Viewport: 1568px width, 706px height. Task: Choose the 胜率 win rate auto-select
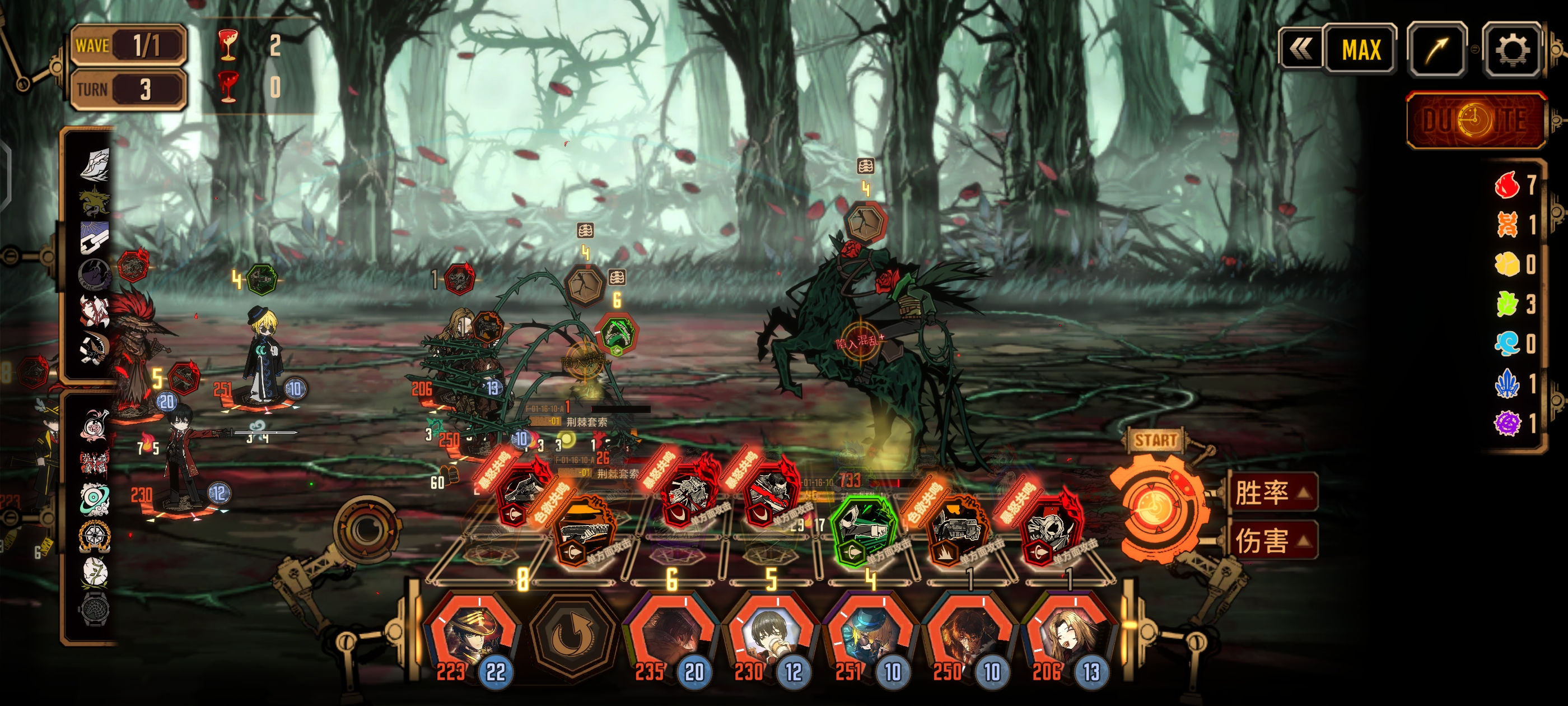[1272, 491]
